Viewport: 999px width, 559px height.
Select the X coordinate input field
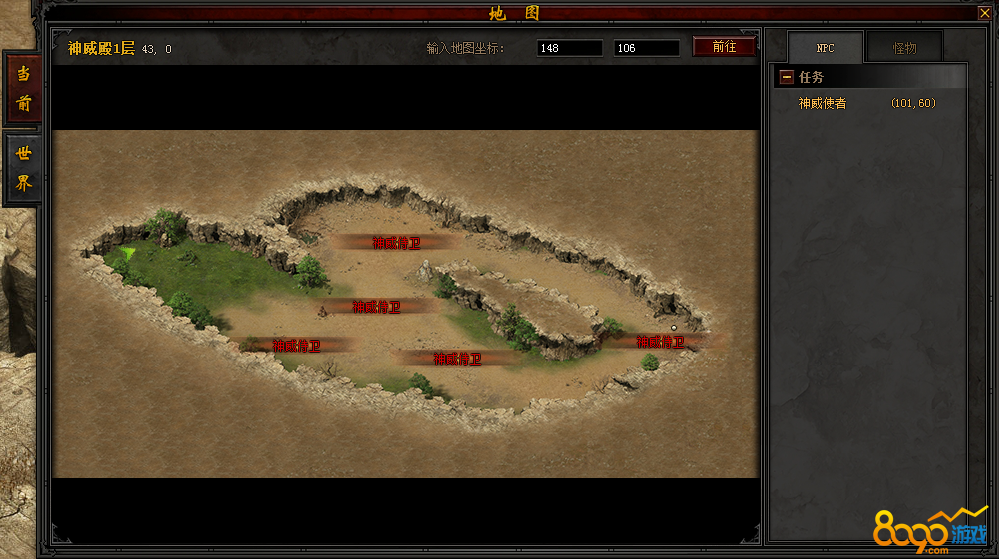point(569,48)
